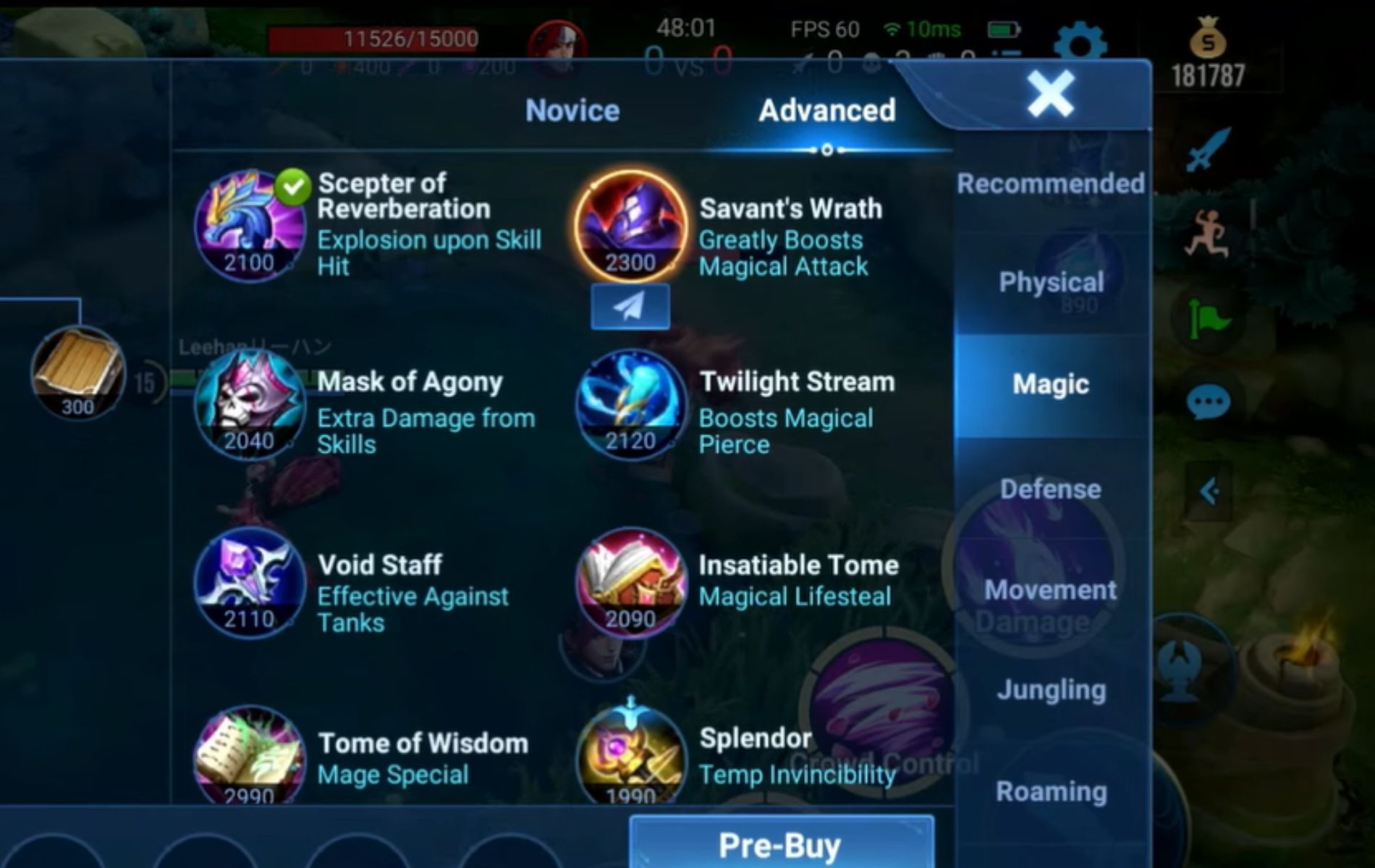The height and width of the screenshot is (868, 1375).
Task: Click the paper-plane share icon under Savant's Wrath
Action: [x=630, y=305]
